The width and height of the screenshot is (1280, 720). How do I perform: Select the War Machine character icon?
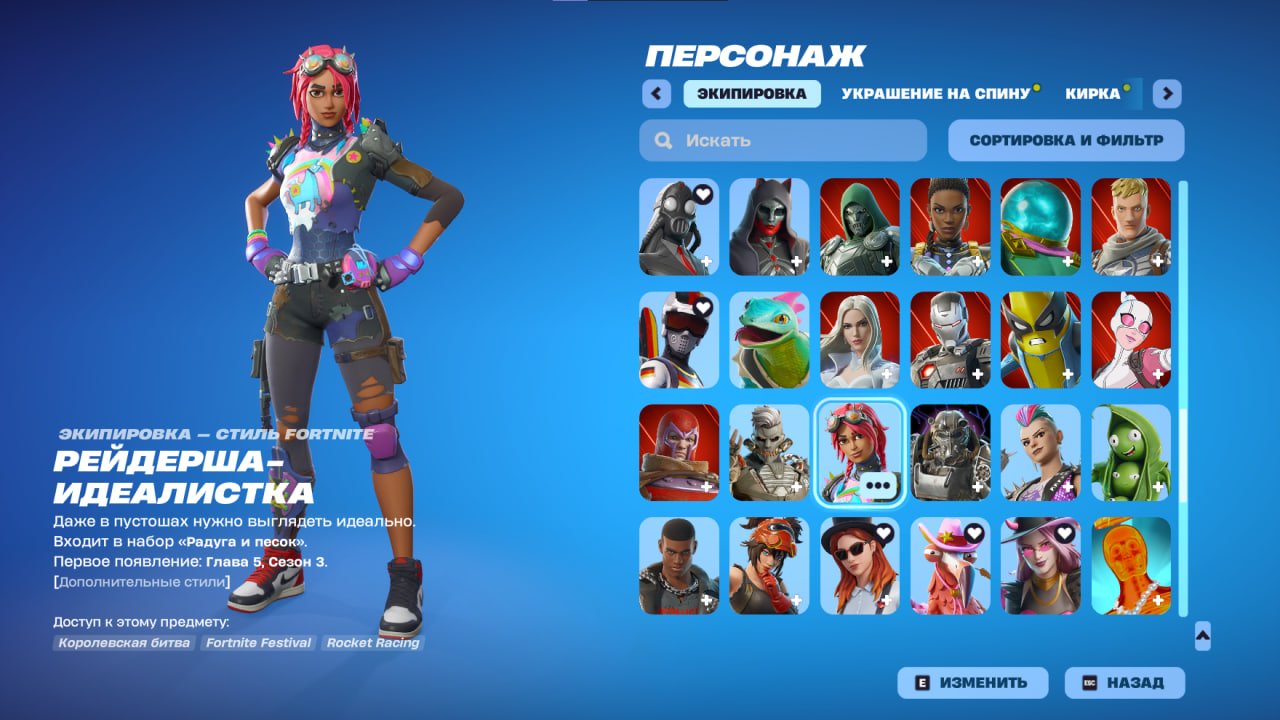click(950, 338)
